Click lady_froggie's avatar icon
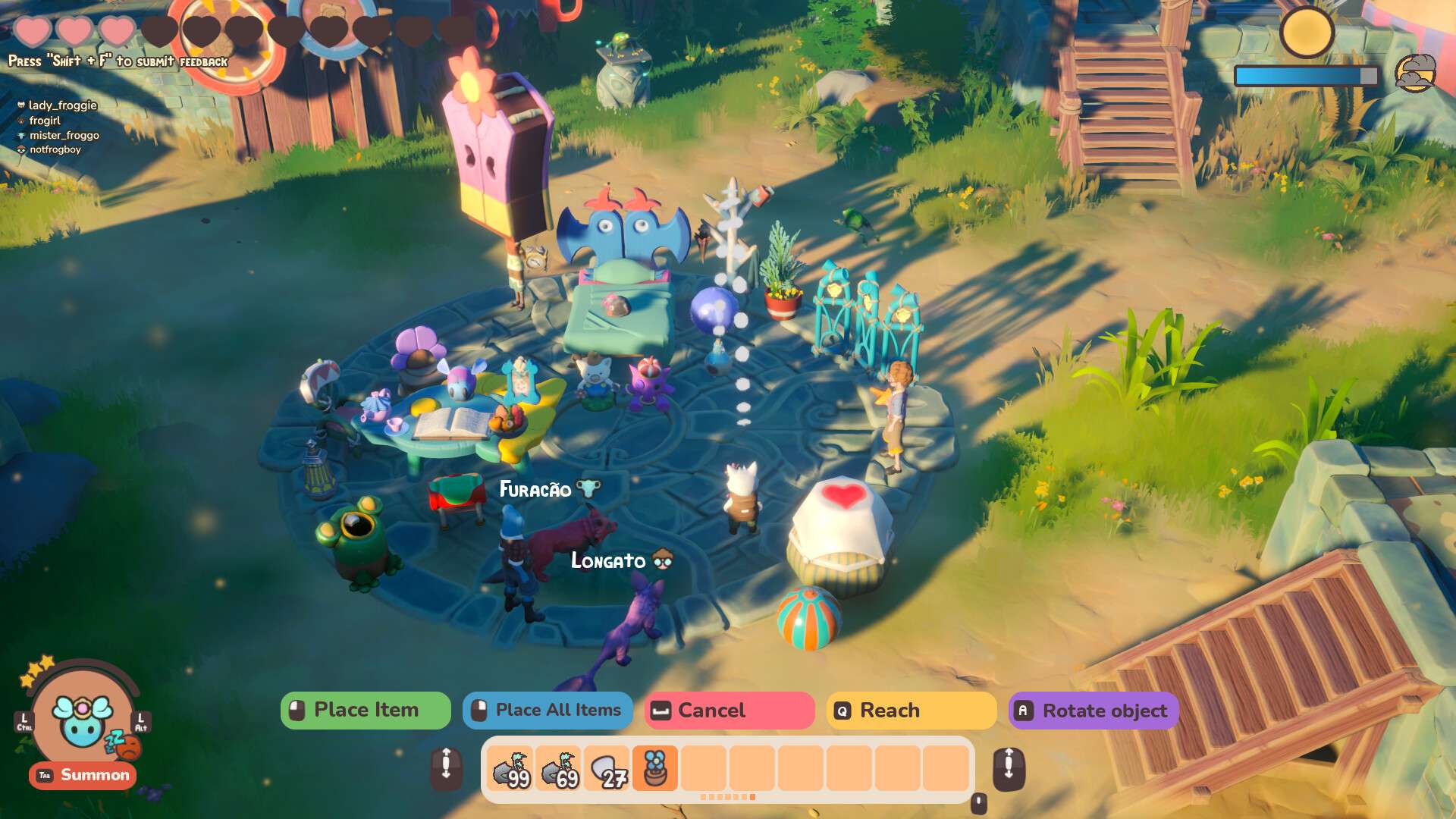The height and width of the screenshot is (819, 1456). click(x=21, y=105)
